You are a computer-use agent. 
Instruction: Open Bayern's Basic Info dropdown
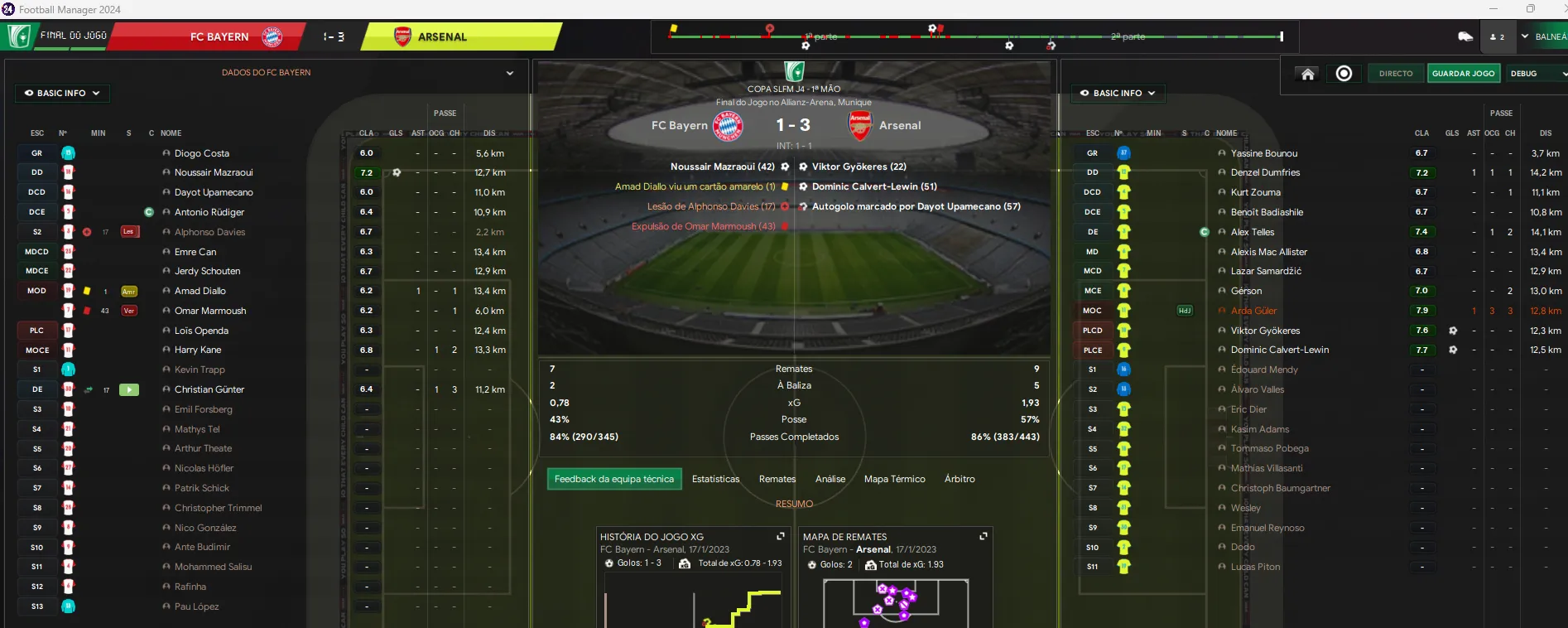pos(62,94)
